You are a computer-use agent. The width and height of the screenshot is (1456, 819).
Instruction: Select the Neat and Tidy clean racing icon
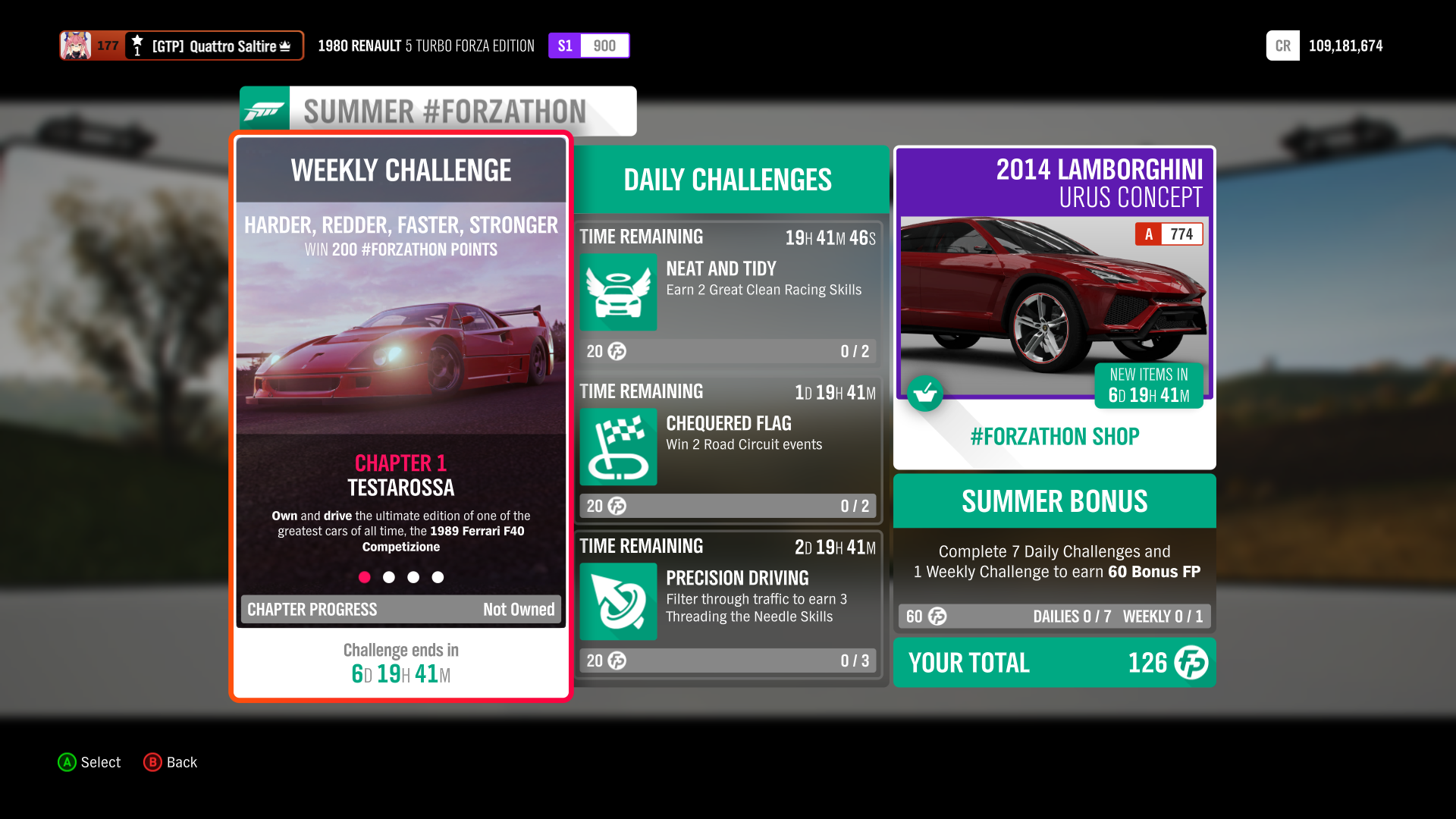pos(617,293)
